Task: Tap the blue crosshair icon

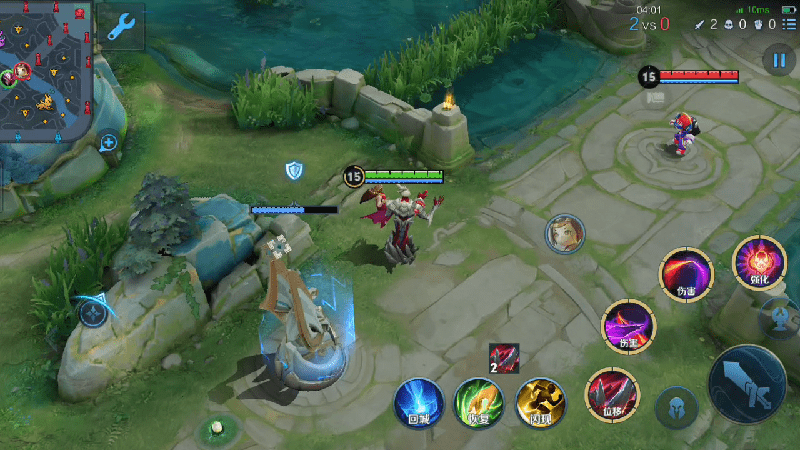Action: pos(94,312)
